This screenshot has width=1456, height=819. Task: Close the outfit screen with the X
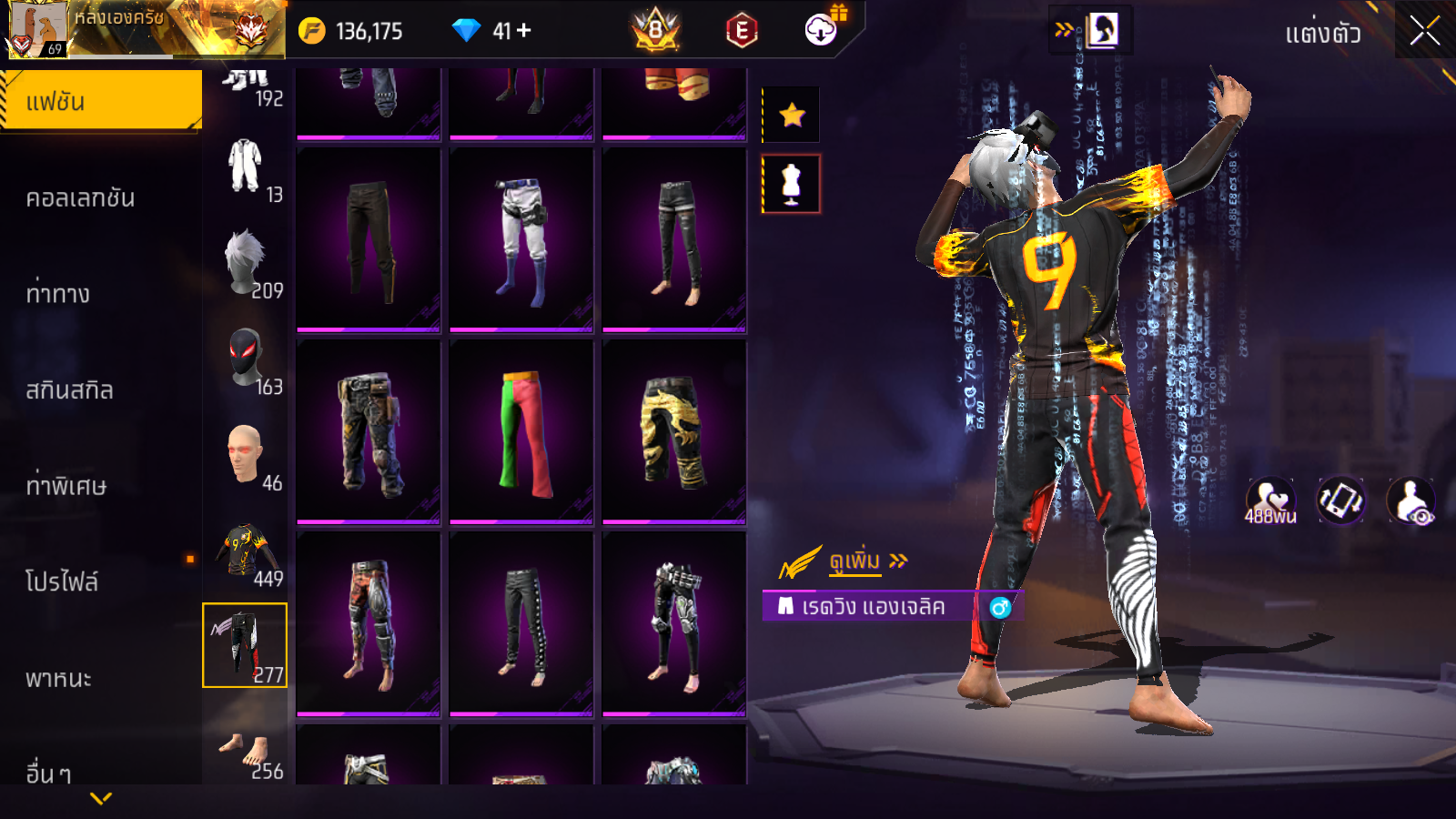1424,32
